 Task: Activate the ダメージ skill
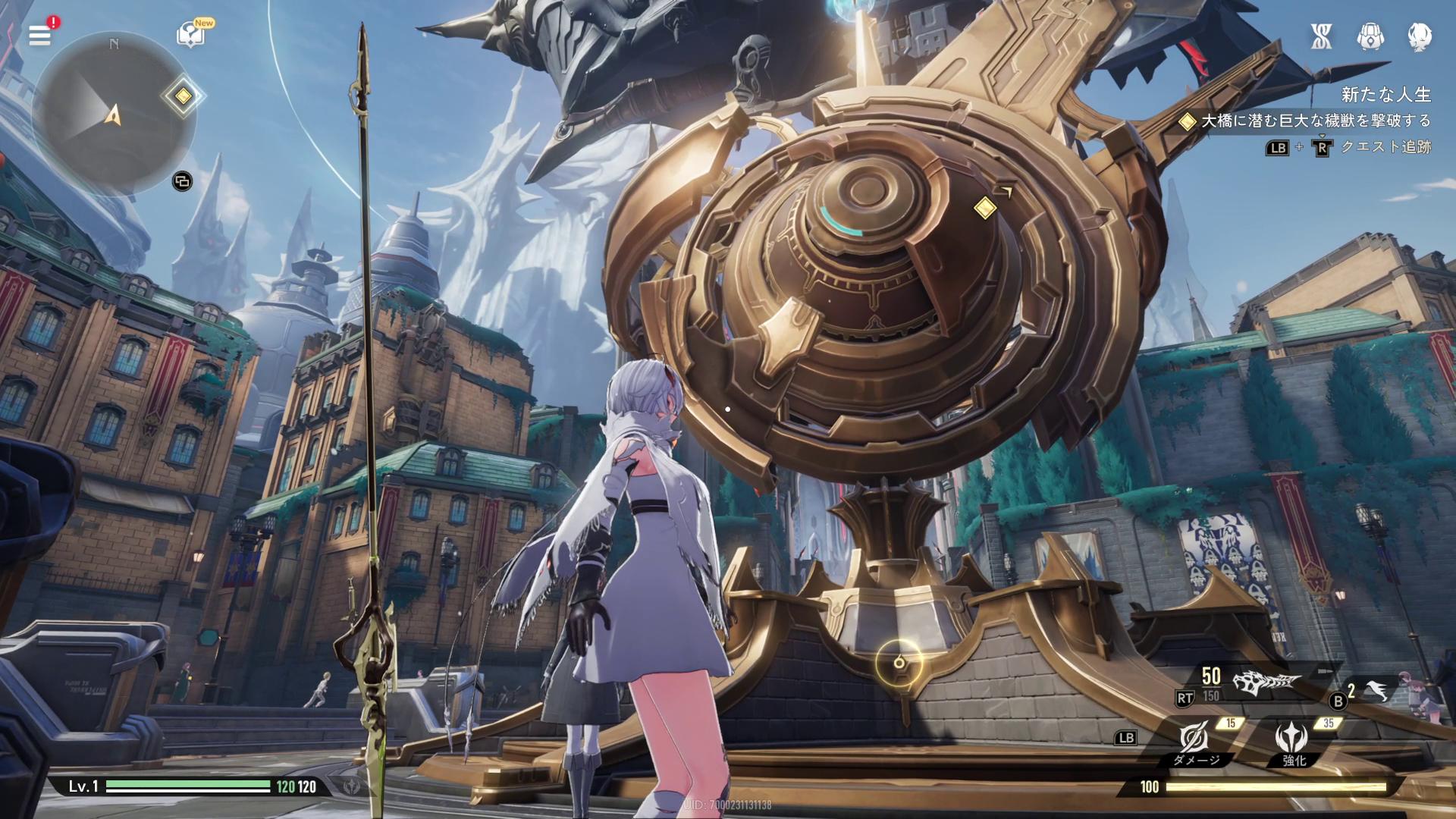[x=1195, y=740]
